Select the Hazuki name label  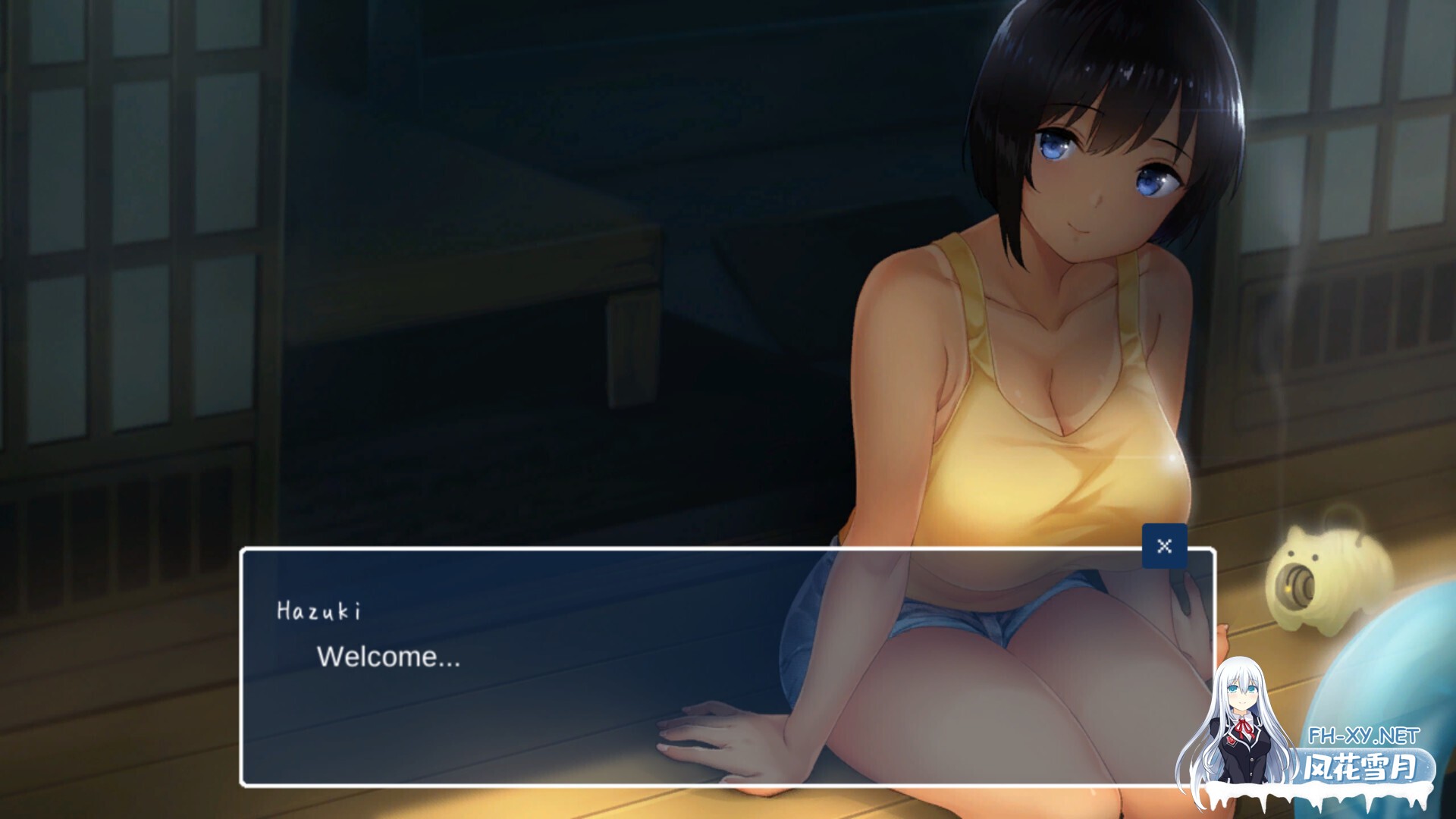(319, 609)
